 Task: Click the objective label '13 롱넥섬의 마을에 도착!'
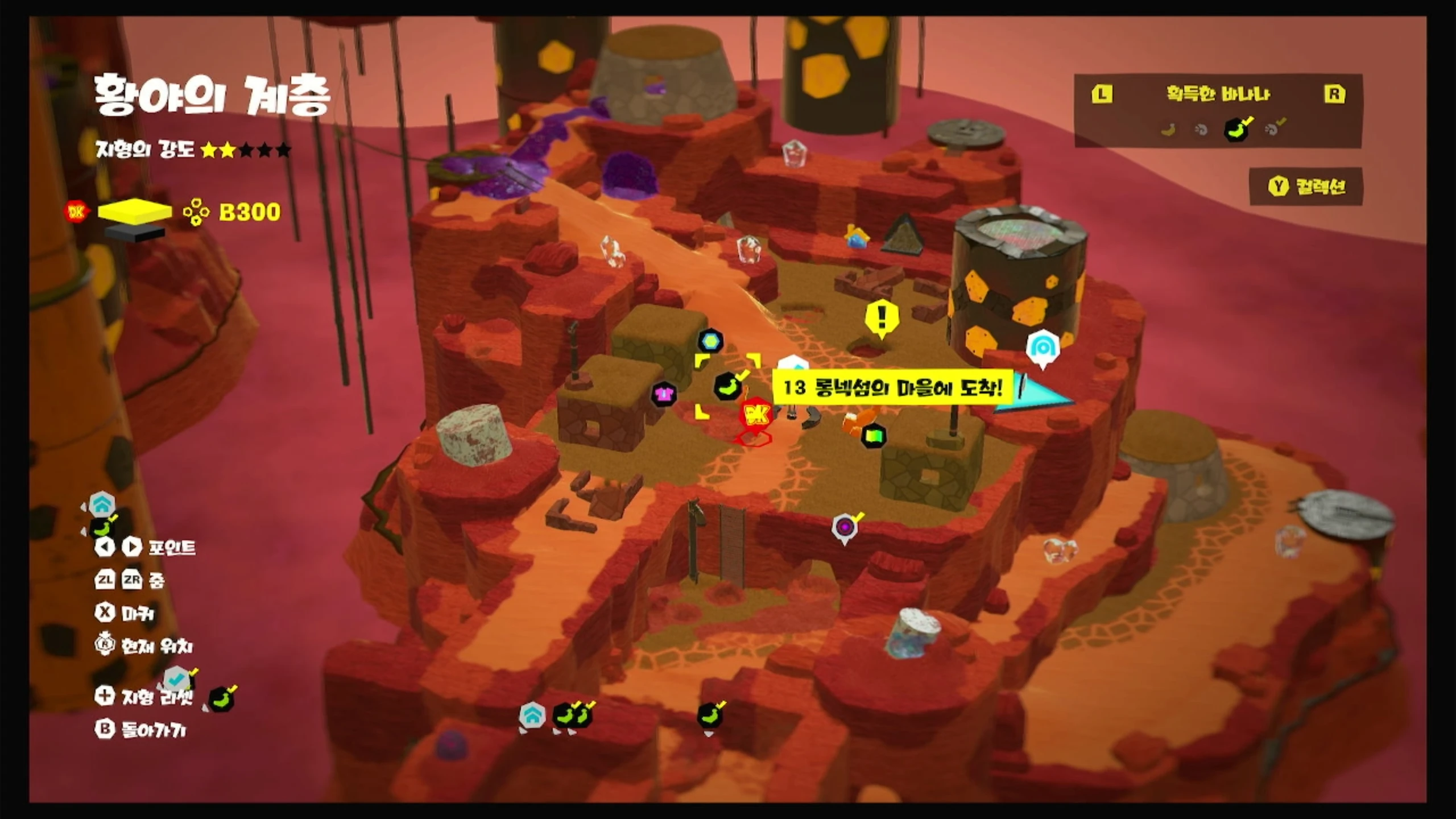point(892,388)
